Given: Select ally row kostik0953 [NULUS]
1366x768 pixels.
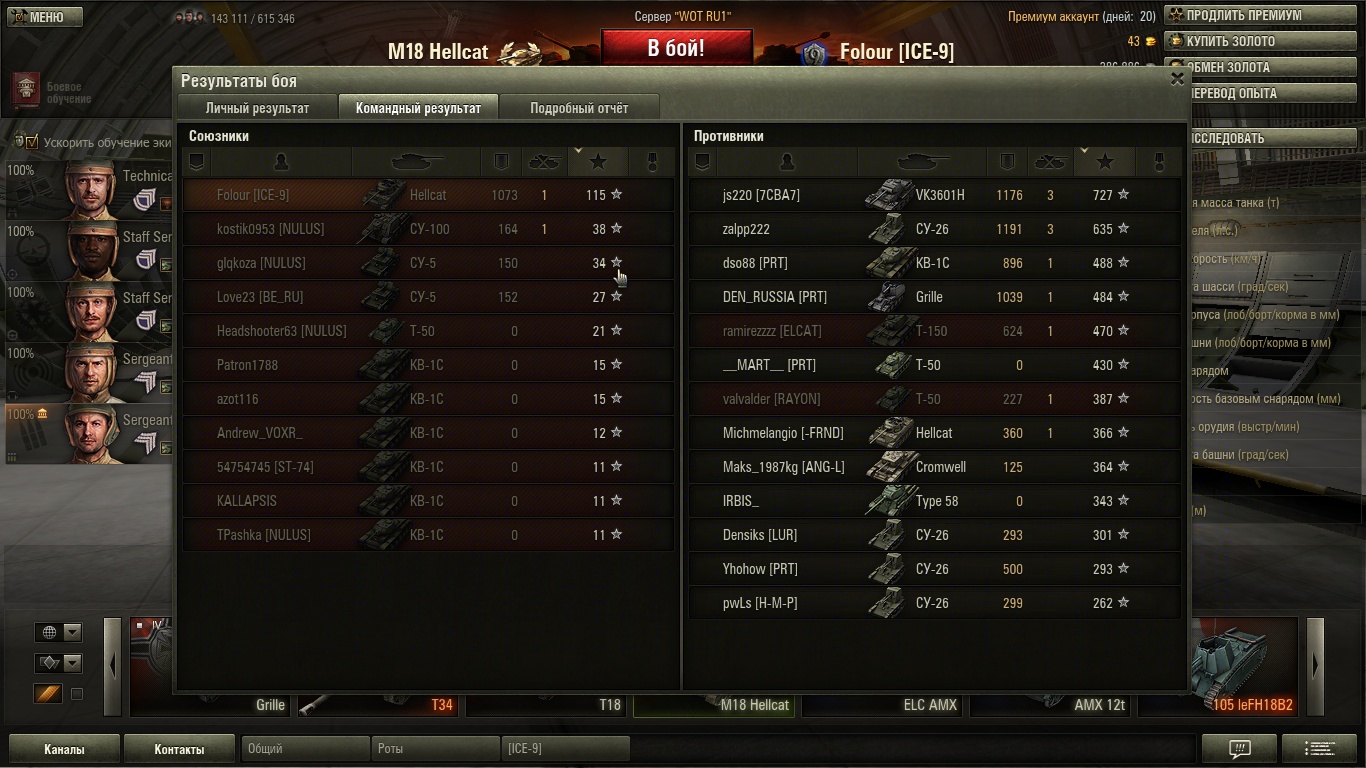Looking at the screenshot, I should click(428, 229).
